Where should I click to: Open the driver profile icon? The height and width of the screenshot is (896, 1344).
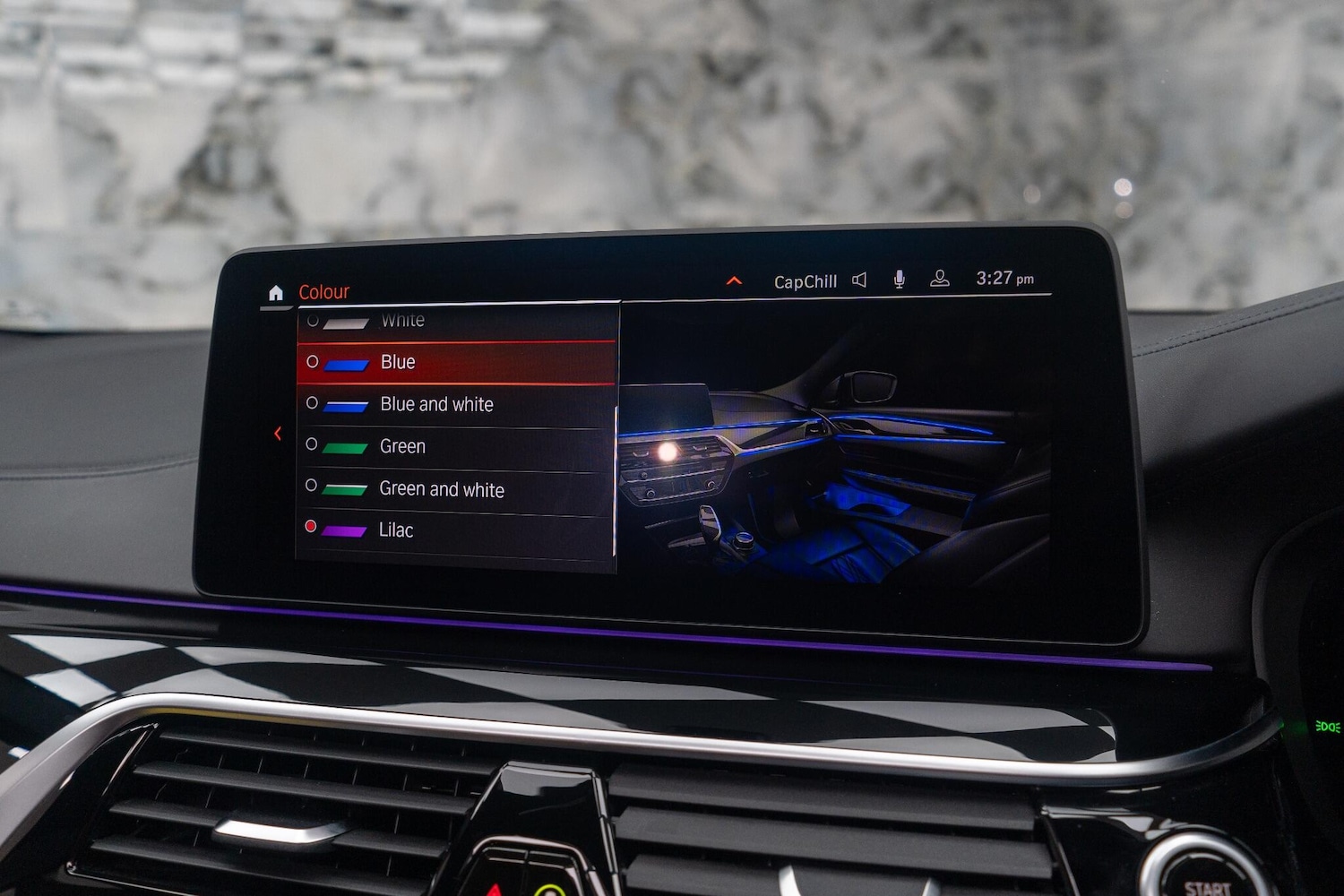click(939, 279)
